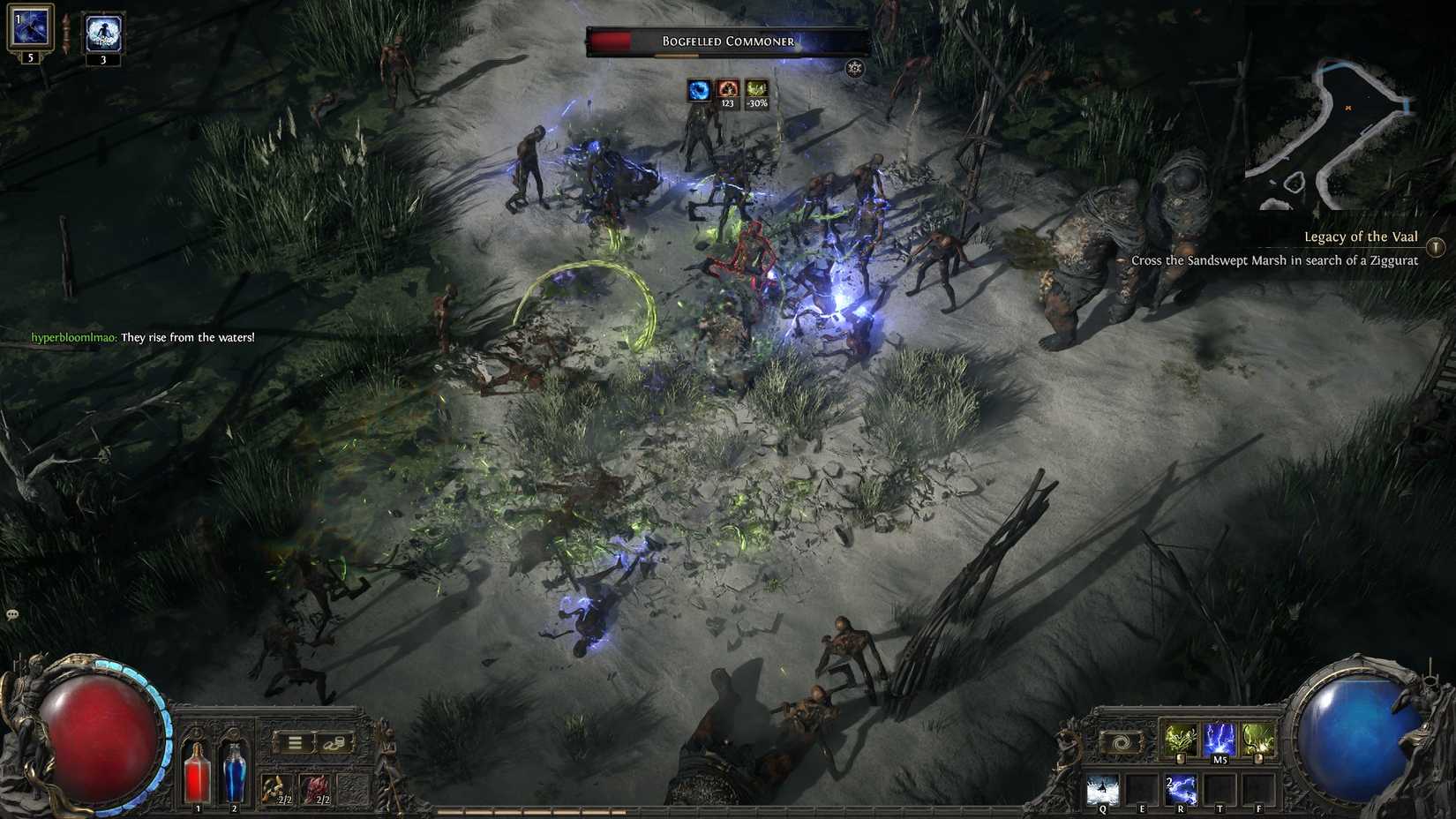The image size is (1456, 819).
Task: Select the lightning skill bound to M5
Action: 1219,738
